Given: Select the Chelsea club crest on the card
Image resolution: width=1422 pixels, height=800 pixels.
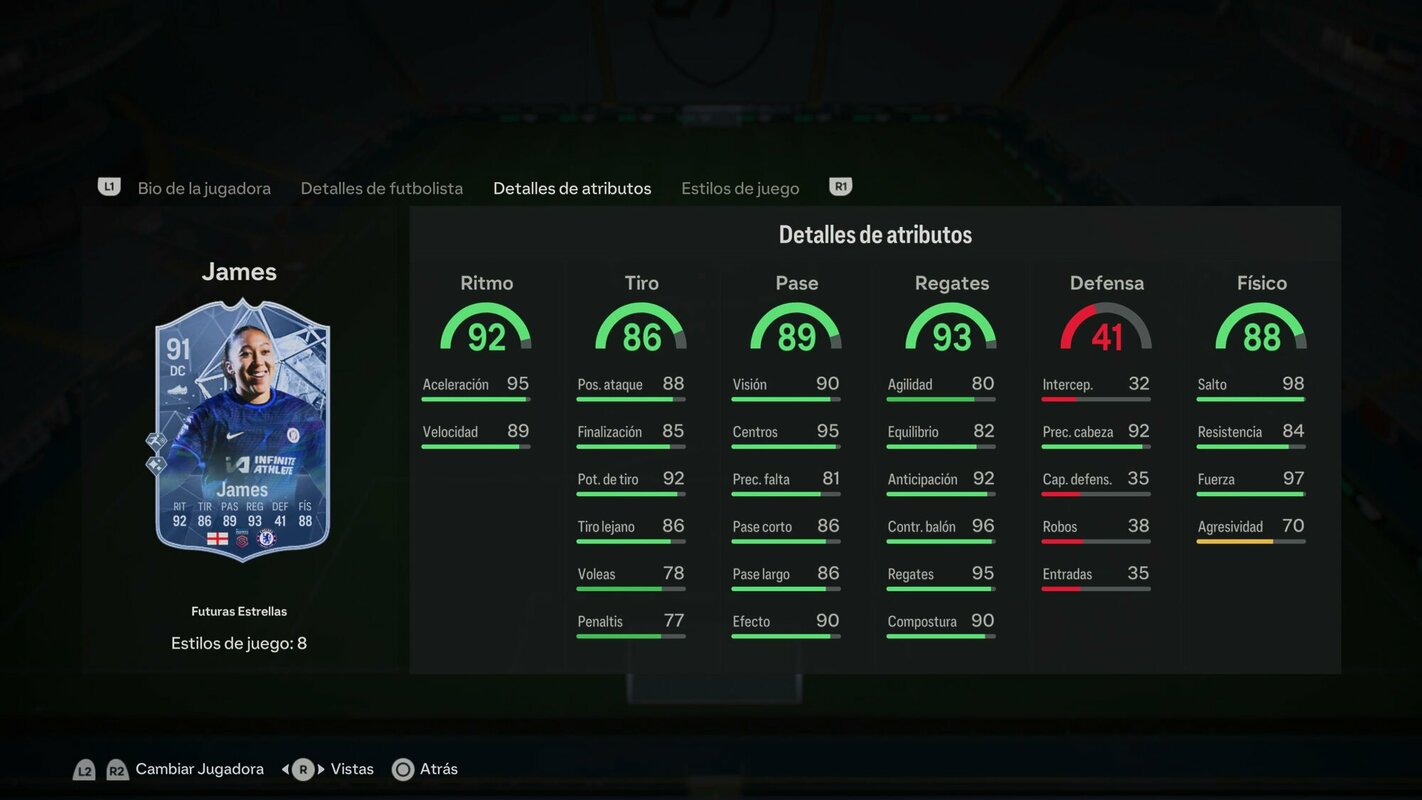Looking at the screenshot, I should click(x=267, y=538).
